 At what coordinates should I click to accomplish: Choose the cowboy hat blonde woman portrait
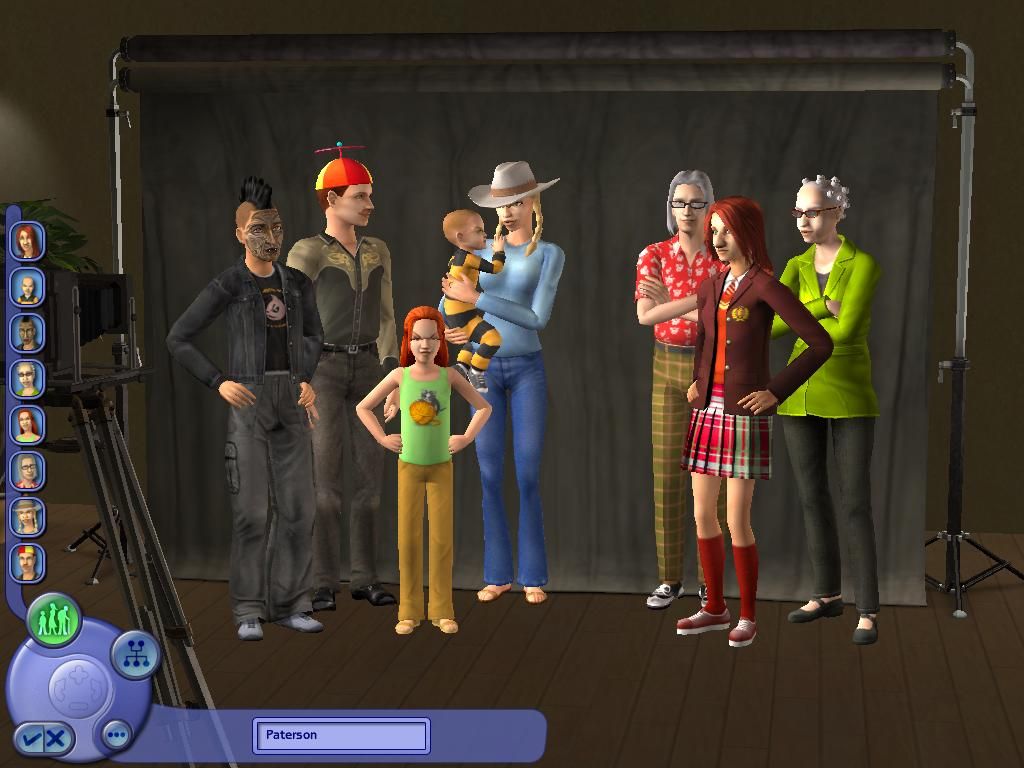tap(27, 517)
